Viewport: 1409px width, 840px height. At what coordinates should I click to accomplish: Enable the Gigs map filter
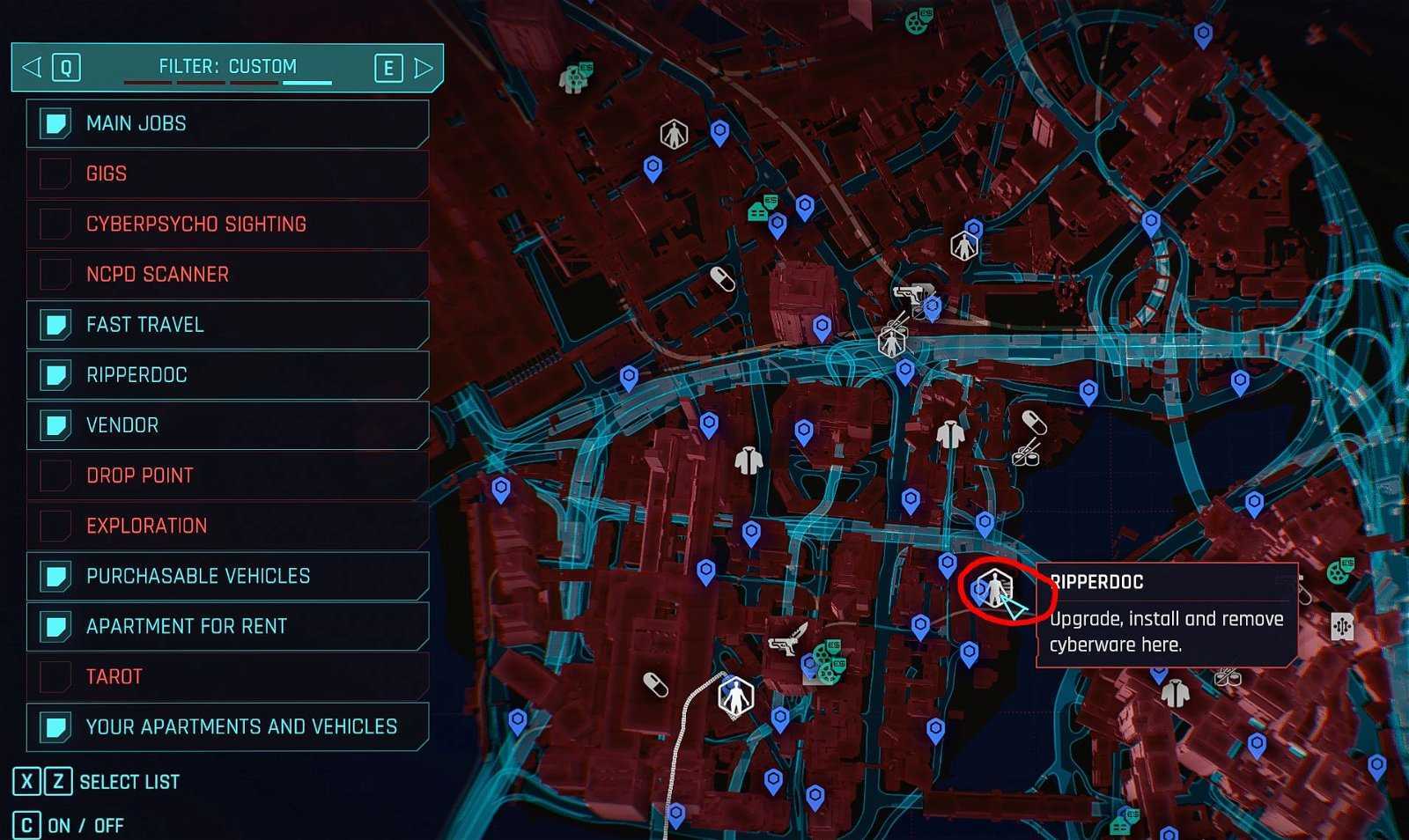coord(55,173)
